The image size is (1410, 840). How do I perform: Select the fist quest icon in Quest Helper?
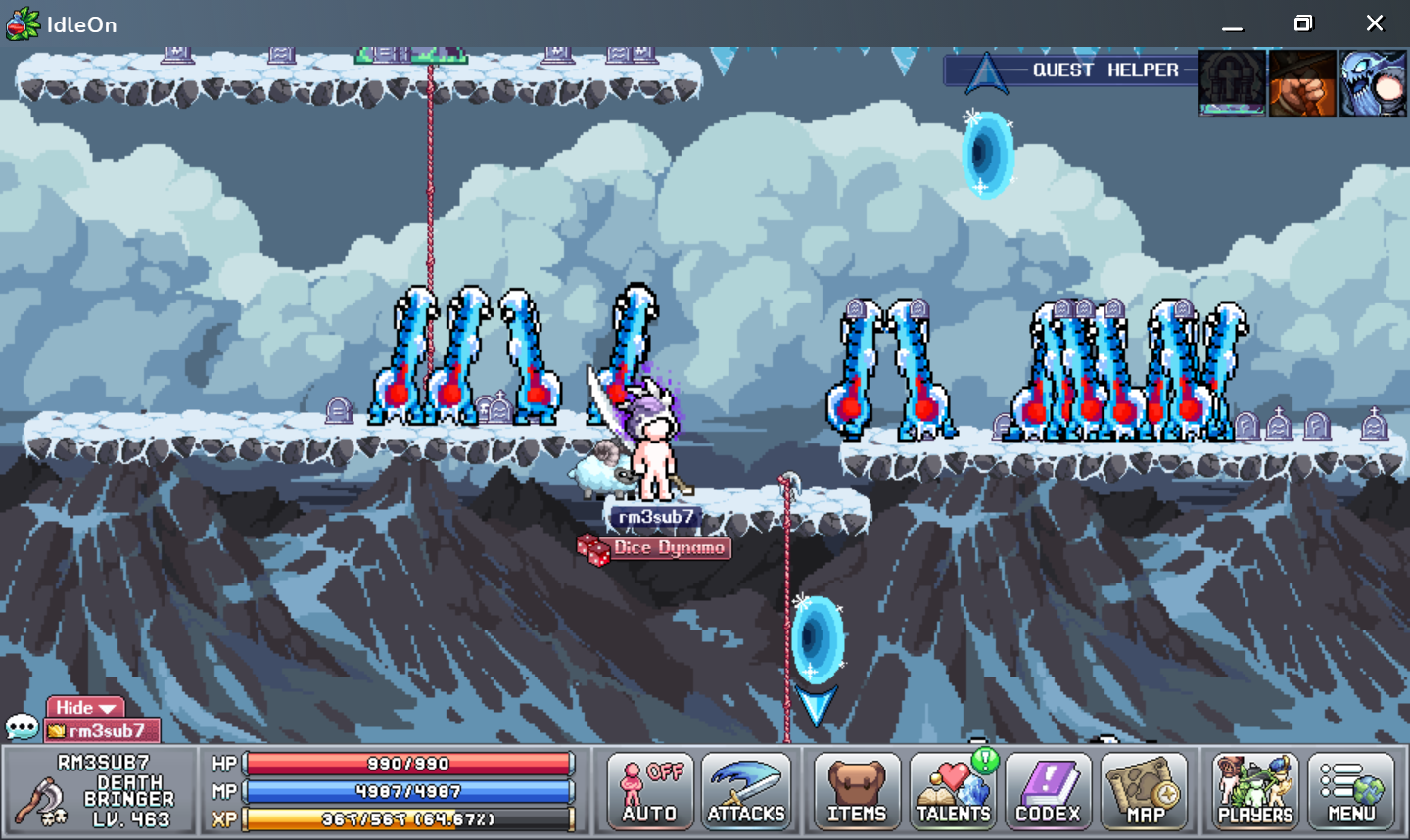tap(1302, 82)
